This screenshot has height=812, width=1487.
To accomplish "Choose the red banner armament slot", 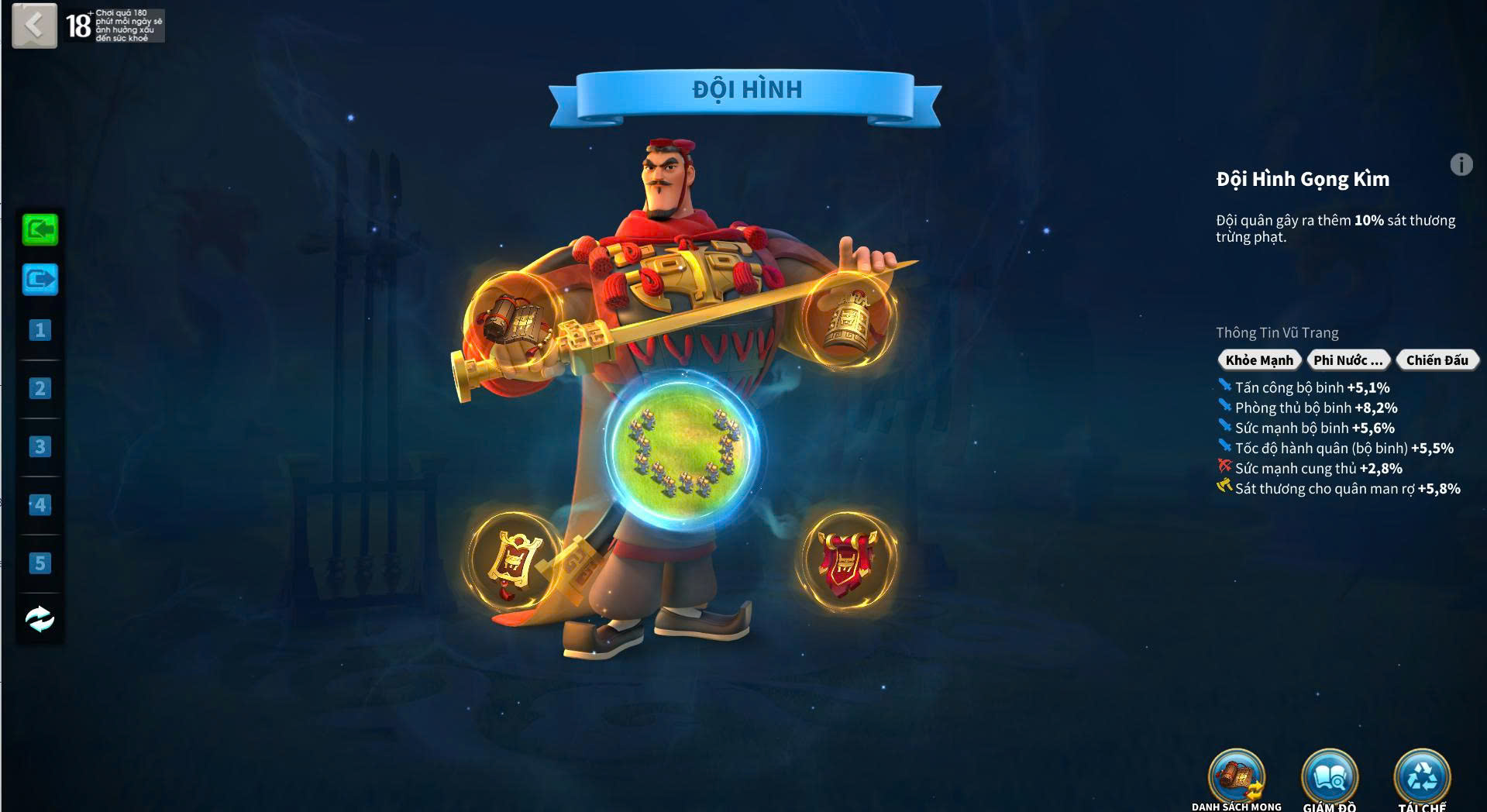I will [847, 561].
